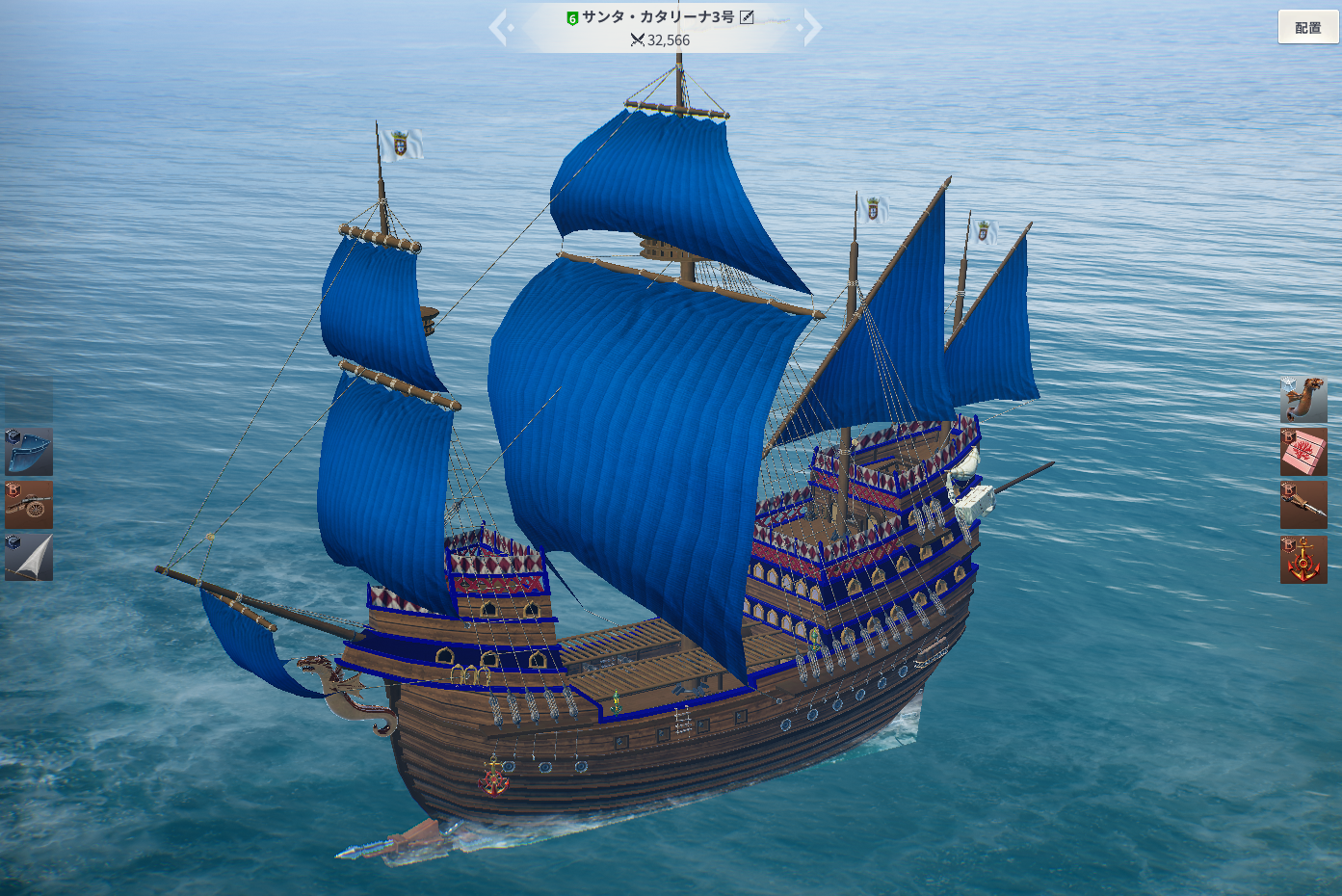
Task: Switch to the previous ship with left arrow
Action: (498, 28)
